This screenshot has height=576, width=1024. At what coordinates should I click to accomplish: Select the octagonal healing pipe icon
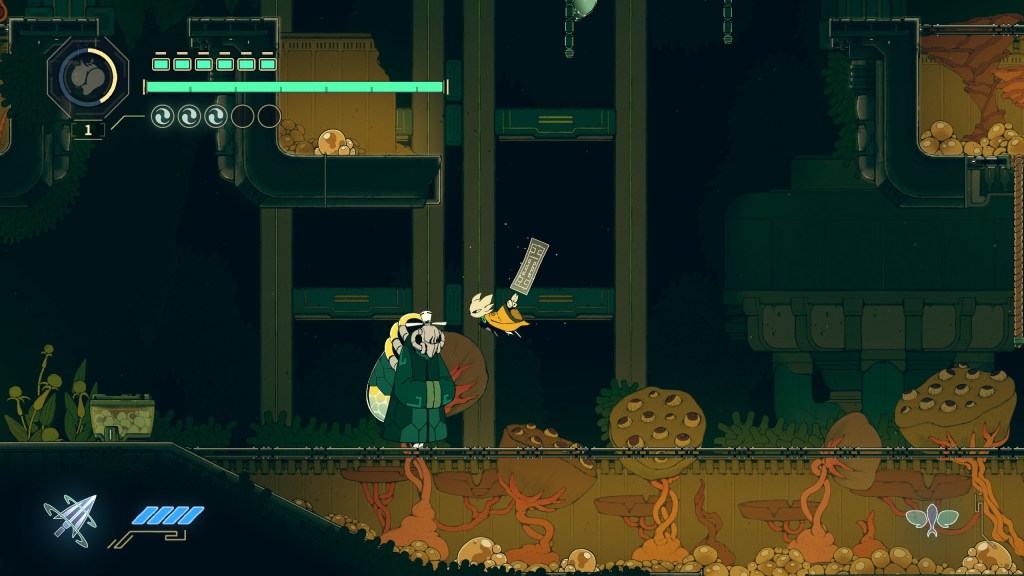pyautogui.click(x=87, y=76)
